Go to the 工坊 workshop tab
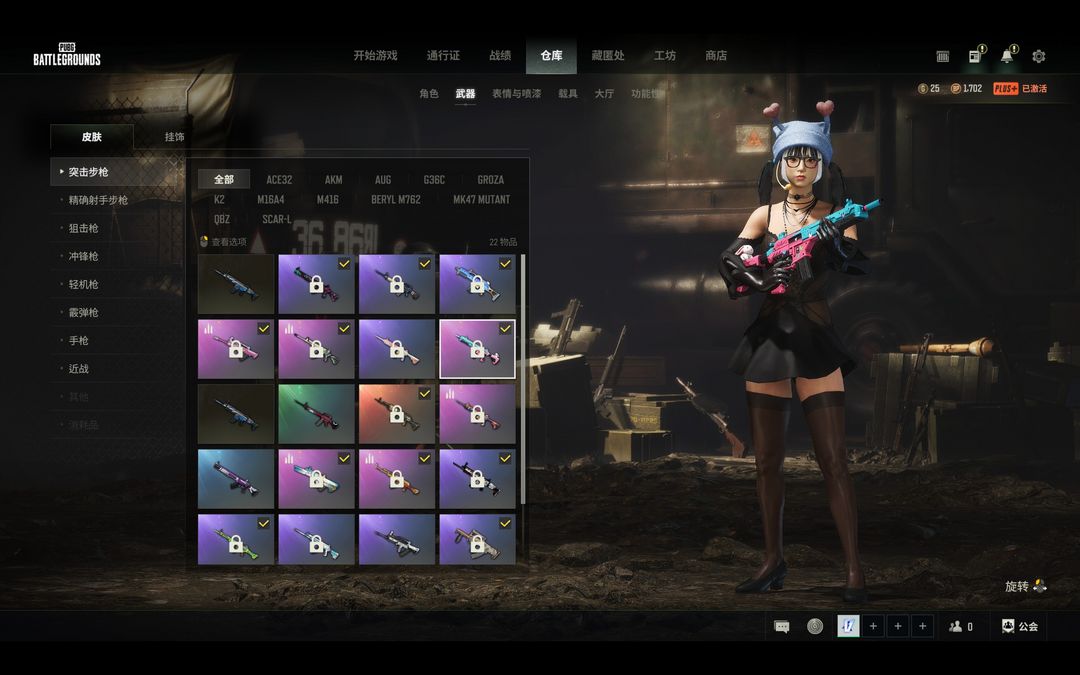1080x675 pixels. coord(665,56)
